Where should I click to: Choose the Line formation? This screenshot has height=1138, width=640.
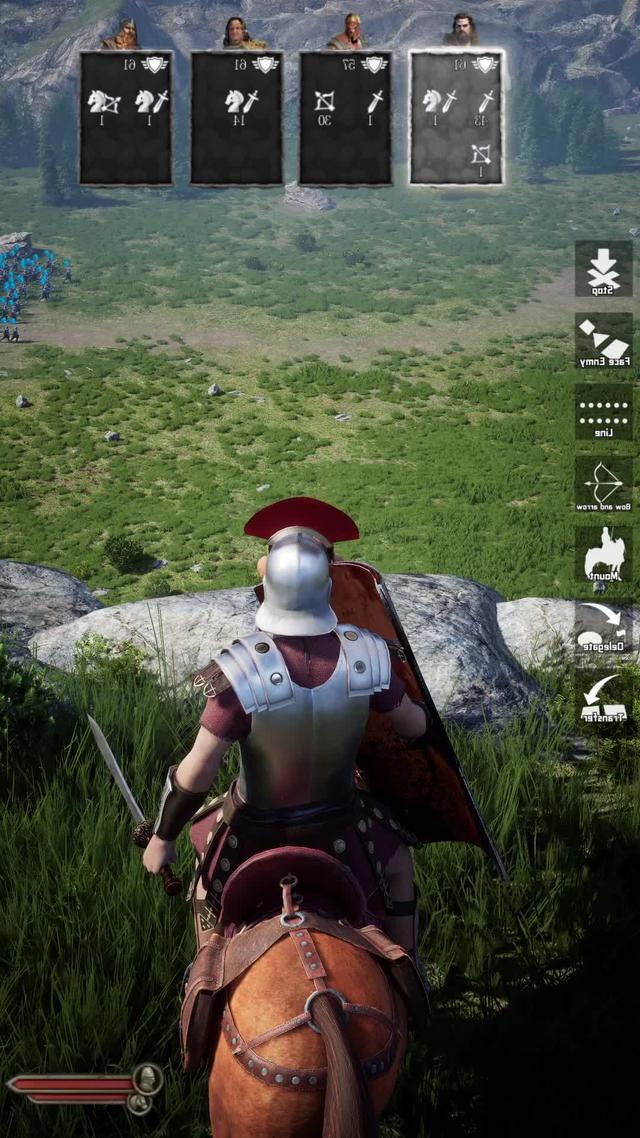(x=603, y=412)
